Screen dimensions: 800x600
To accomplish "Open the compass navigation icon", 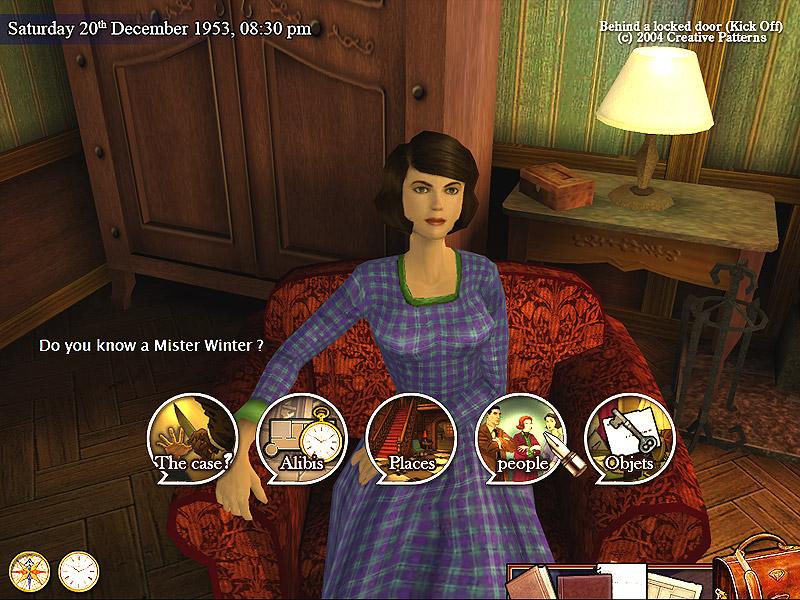I will coord(29,570).
